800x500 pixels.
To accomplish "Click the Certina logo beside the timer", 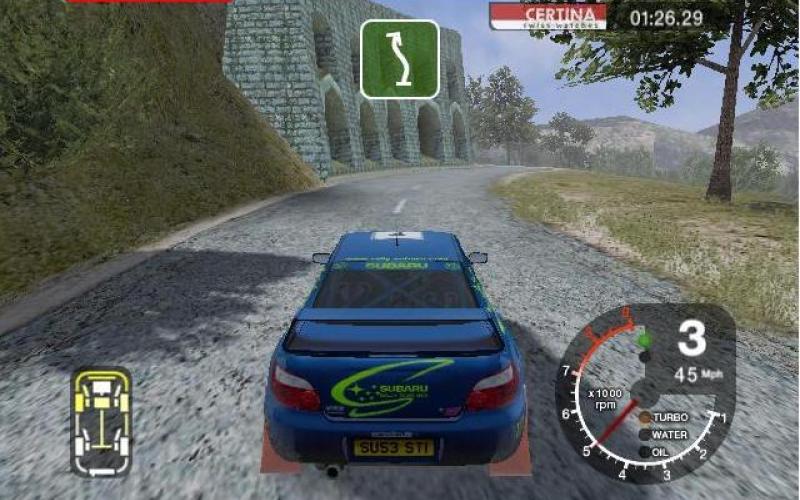I will pyautogui.click(x=549, y=17).
